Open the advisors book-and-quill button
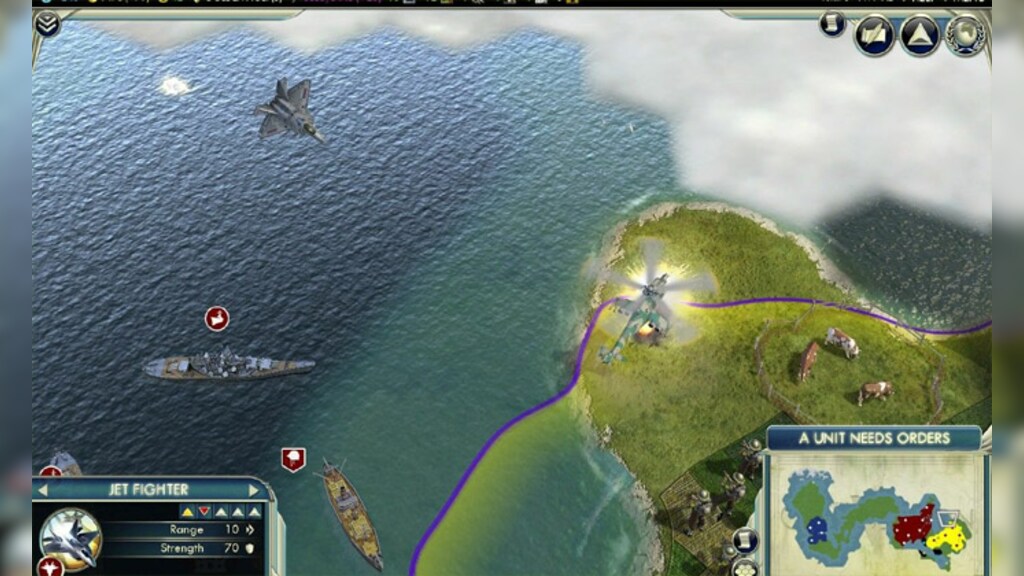 pyautogui.click(x=873, y=35)
